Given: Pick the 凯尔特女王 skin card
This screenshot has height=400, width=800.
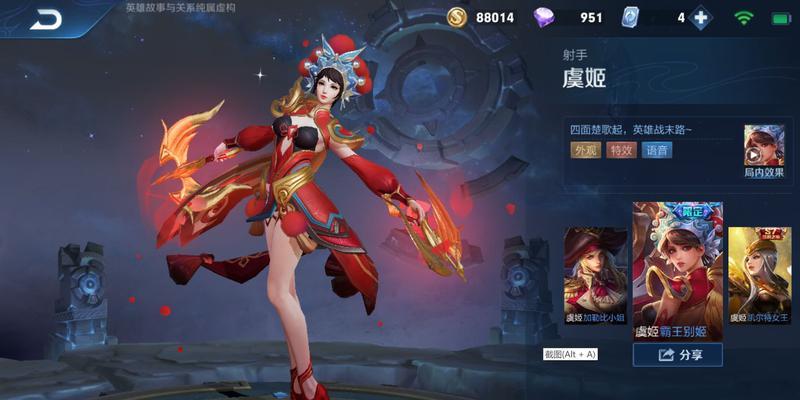Looking at the screenshot, I should coord(759,275).
